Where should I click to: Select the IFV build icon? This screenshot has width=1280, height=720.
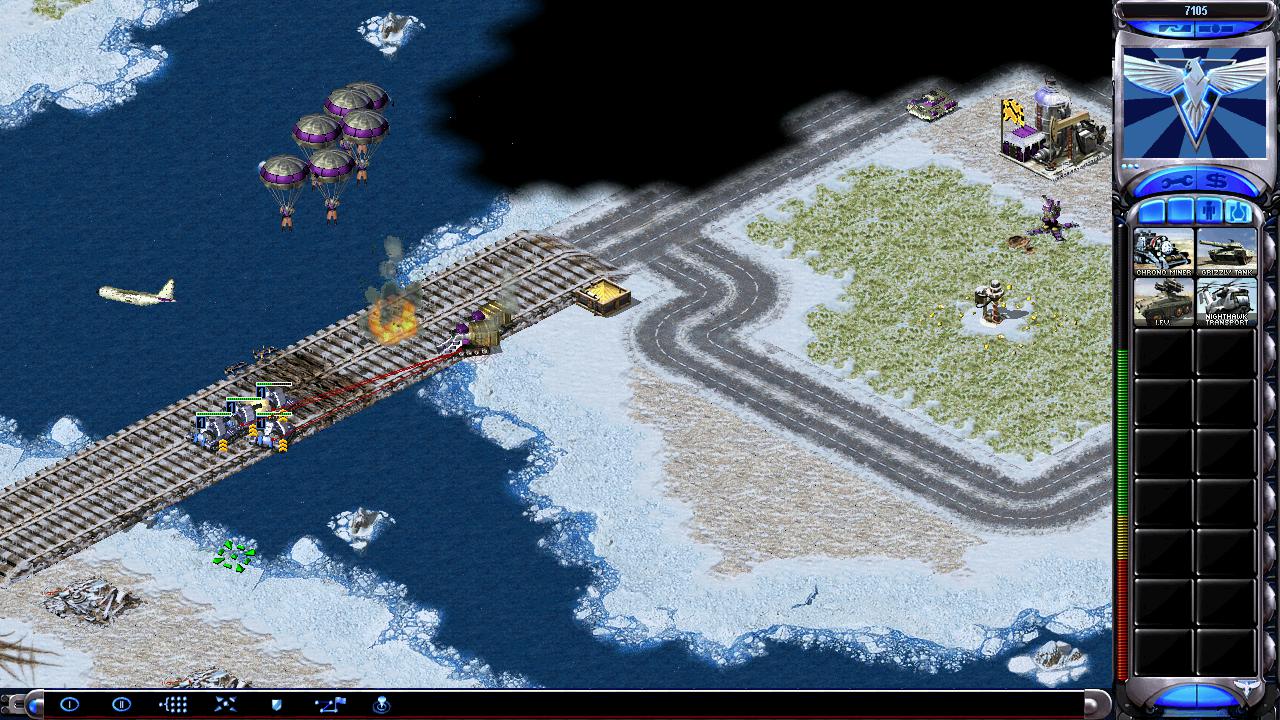tap(1163, 302)
